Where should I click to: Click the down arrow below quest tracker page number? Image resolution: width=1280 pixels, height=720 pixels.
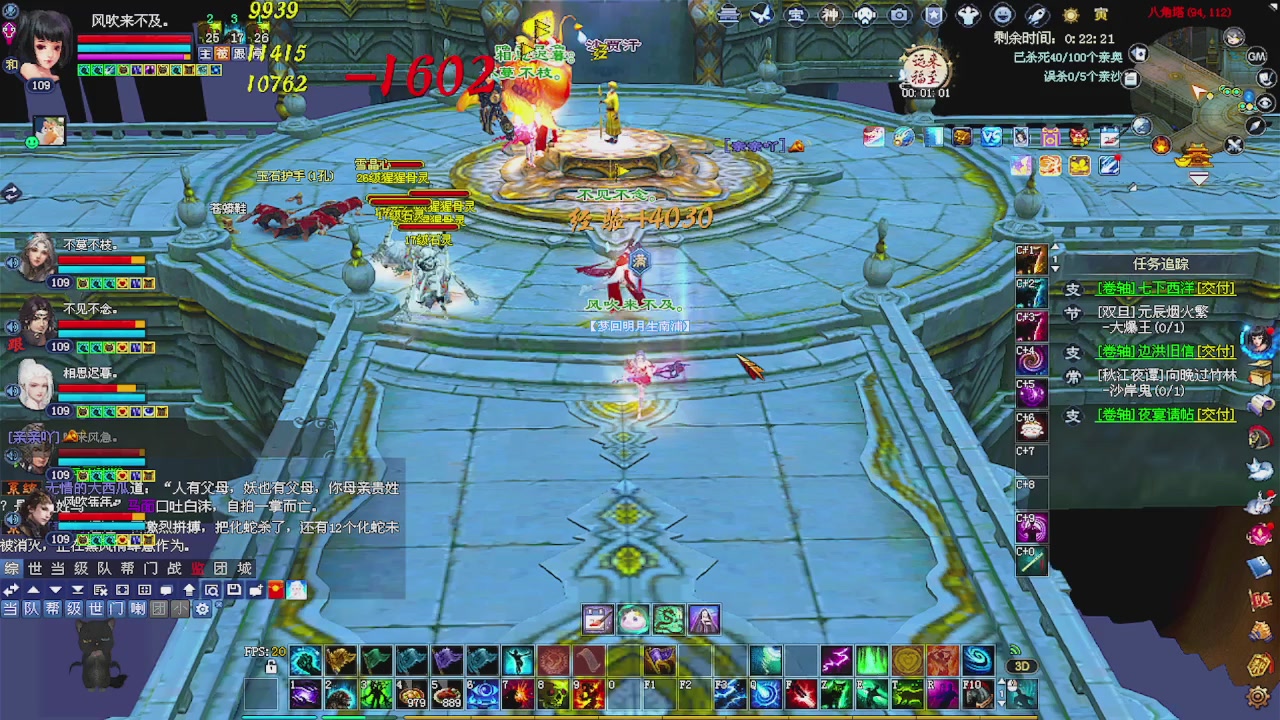pos(1055,268)
